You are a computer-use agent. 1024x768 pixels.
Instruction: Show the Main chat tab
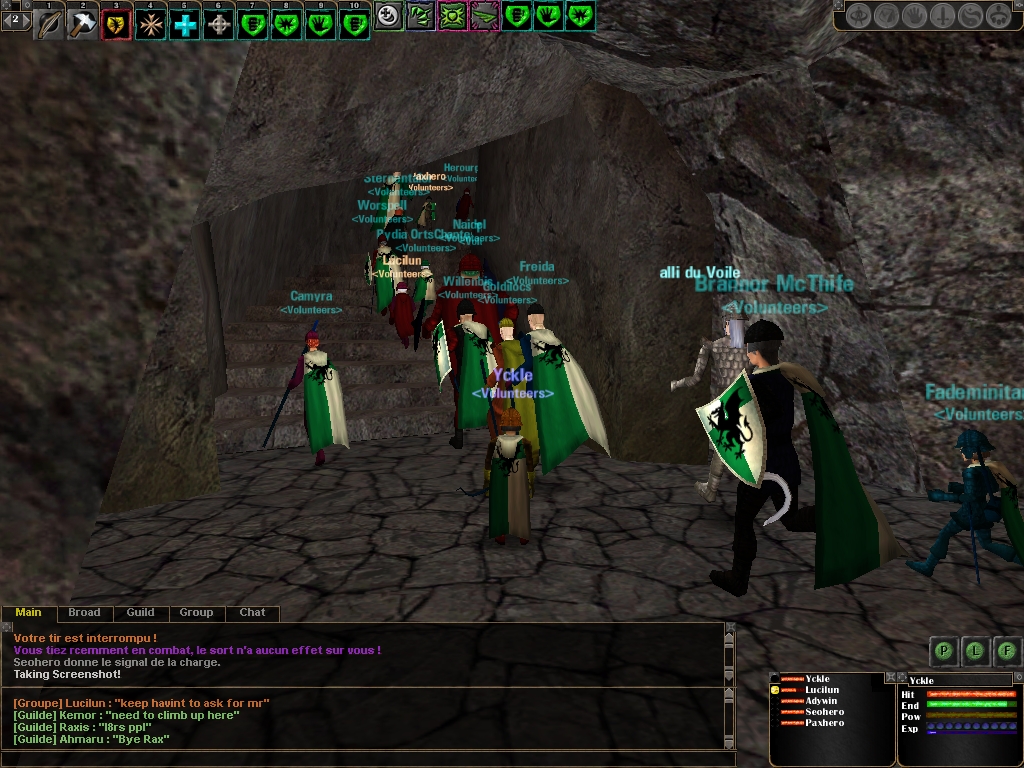pyautogui.click(x=28, y=612)
